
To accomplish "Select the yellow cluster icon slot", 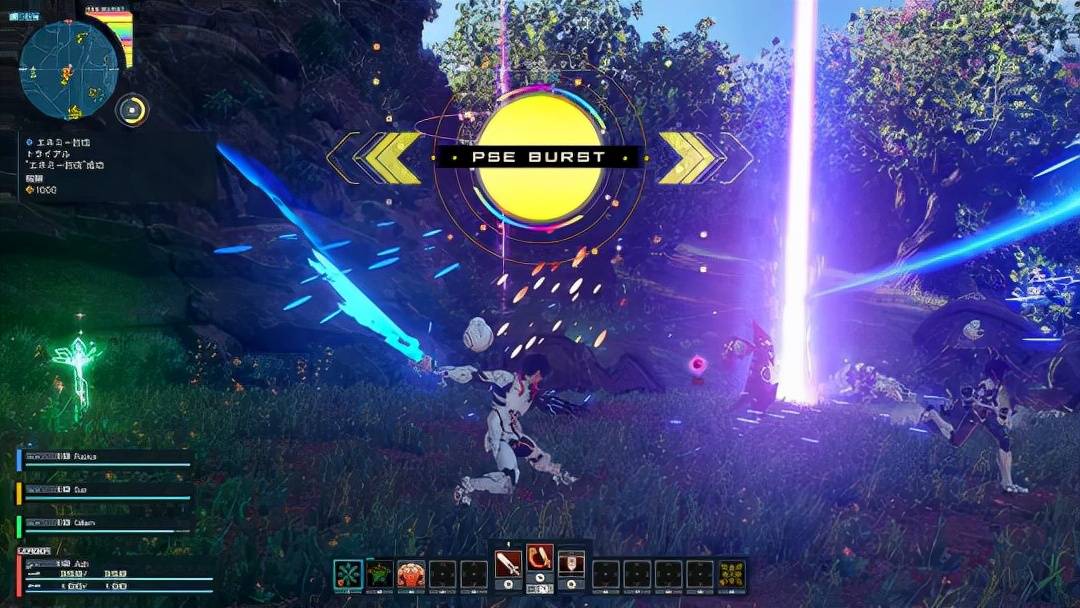I will tap(732, 574).
